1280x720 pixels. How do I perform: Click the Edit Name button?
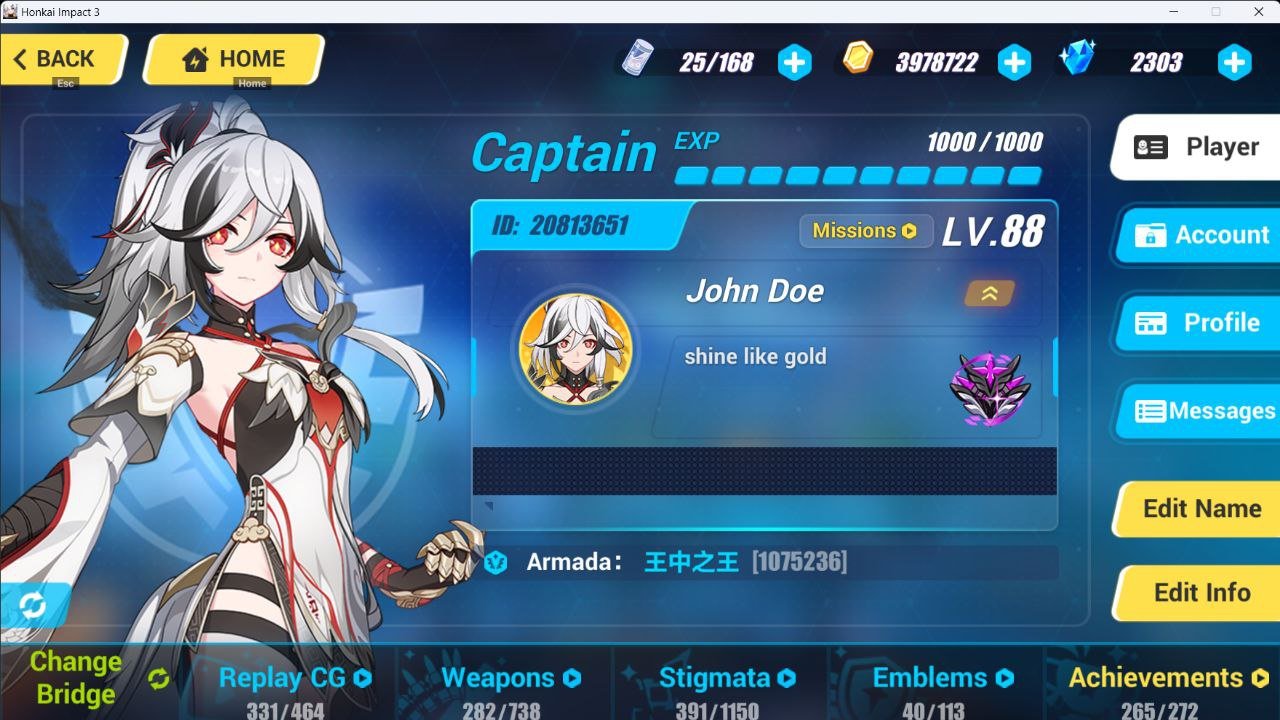1200,508
